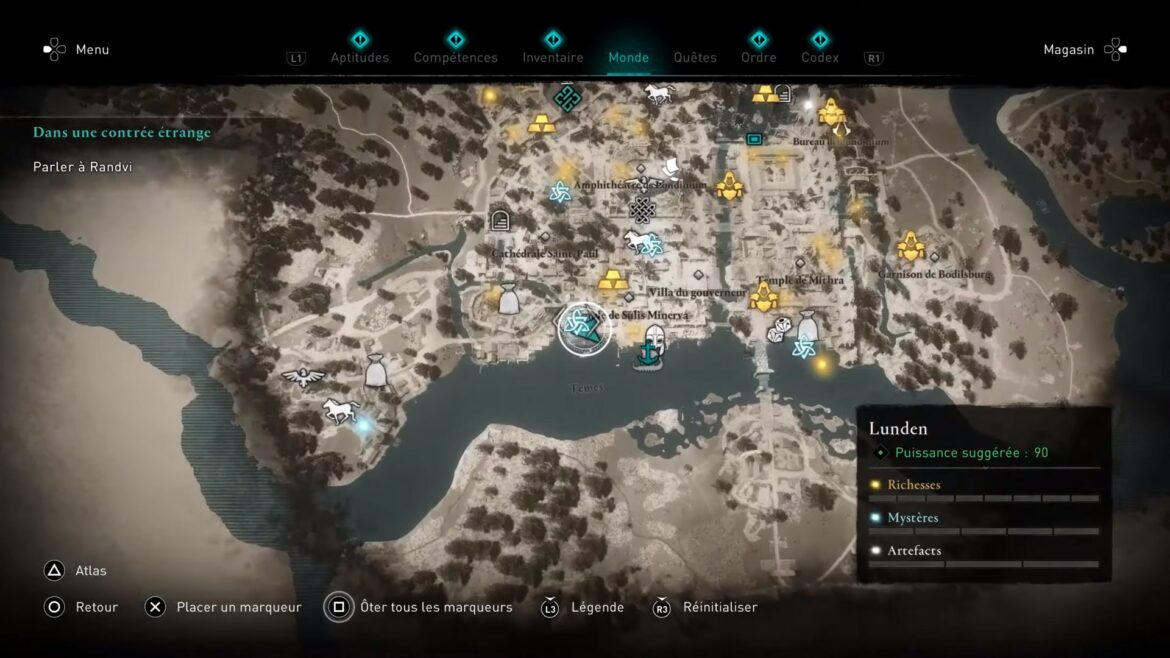Switch to the Ordre tab
This screenshot has height=658, width=1170.
[x=760, y=57]
